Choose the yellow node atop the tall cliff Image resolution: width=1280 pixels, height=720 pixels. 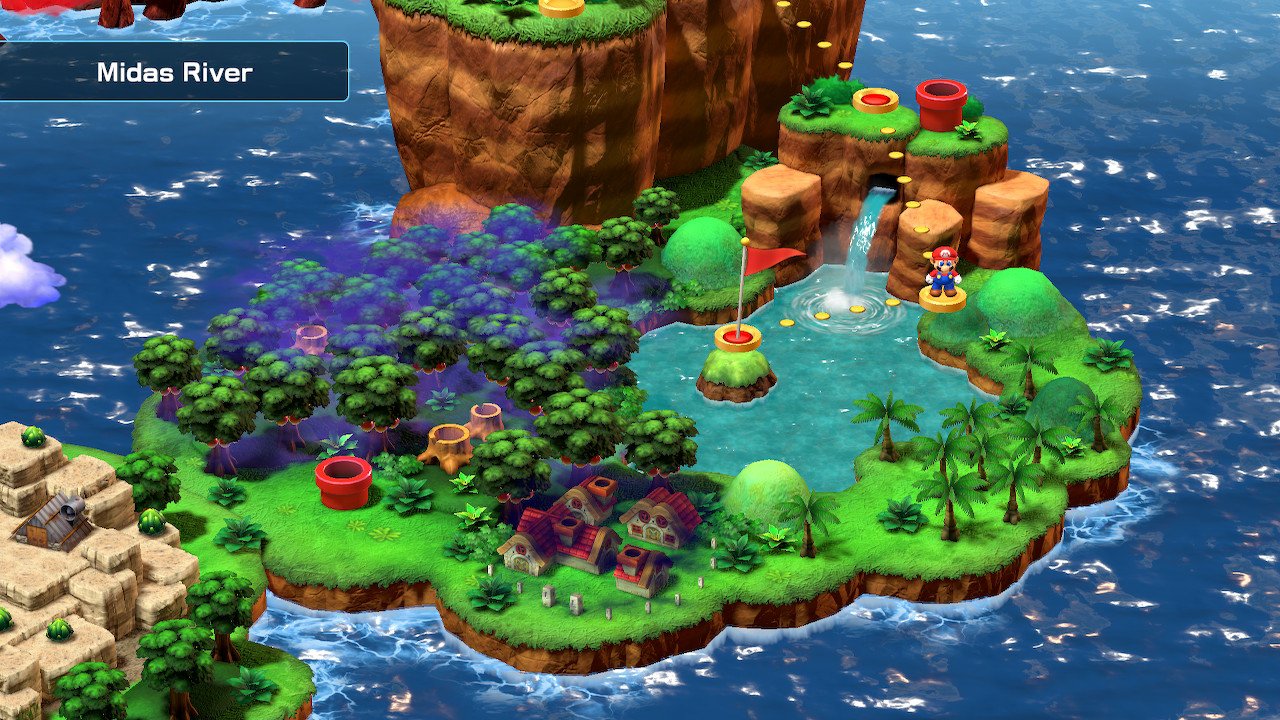(561, 7)
